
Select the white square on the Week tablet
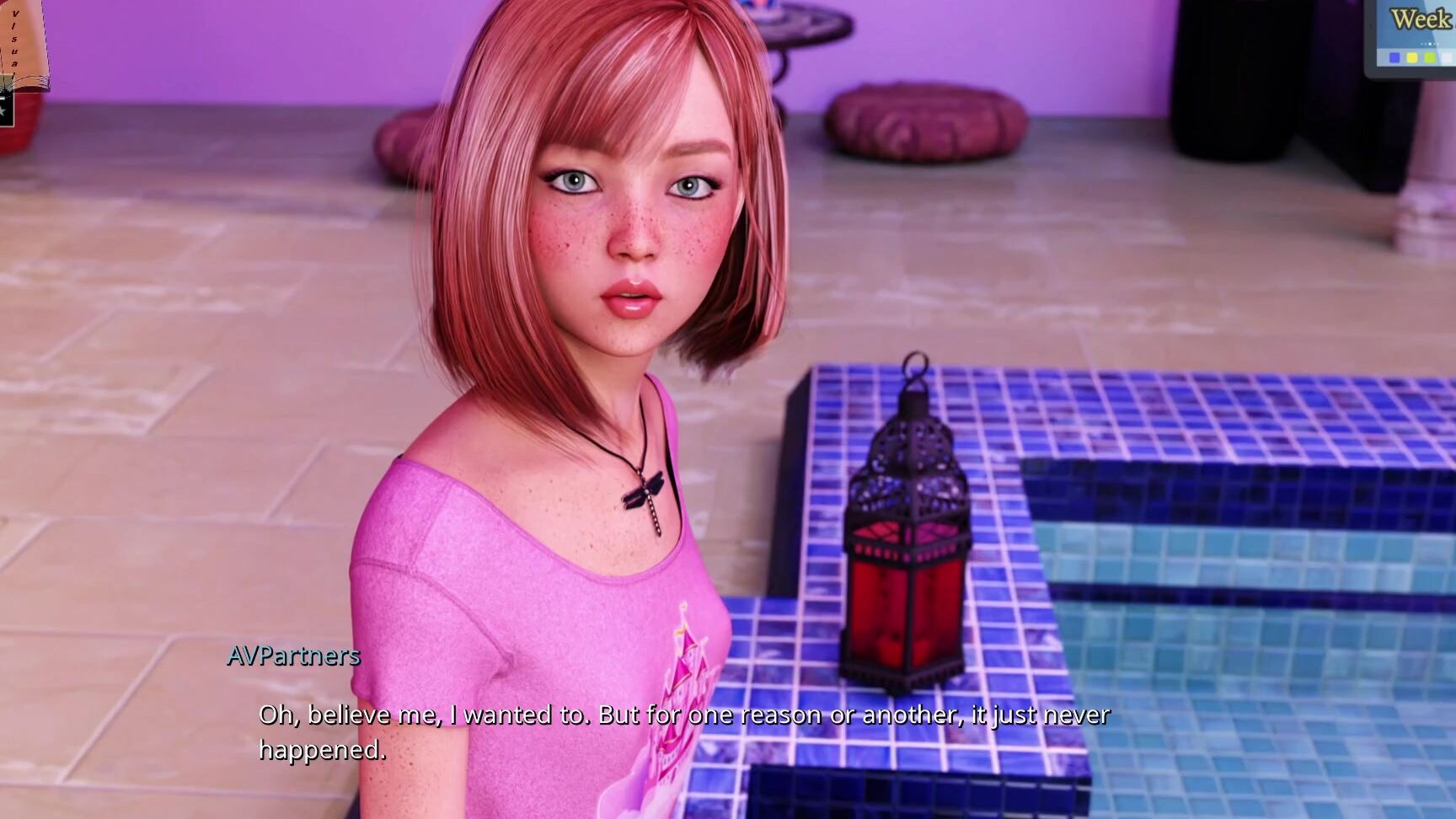click(1448, 57)
